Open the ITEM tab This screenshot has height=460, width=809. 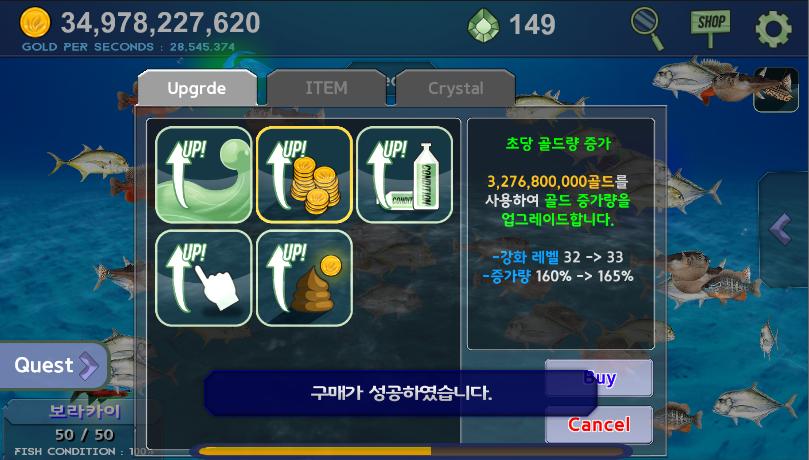(326, 88)
